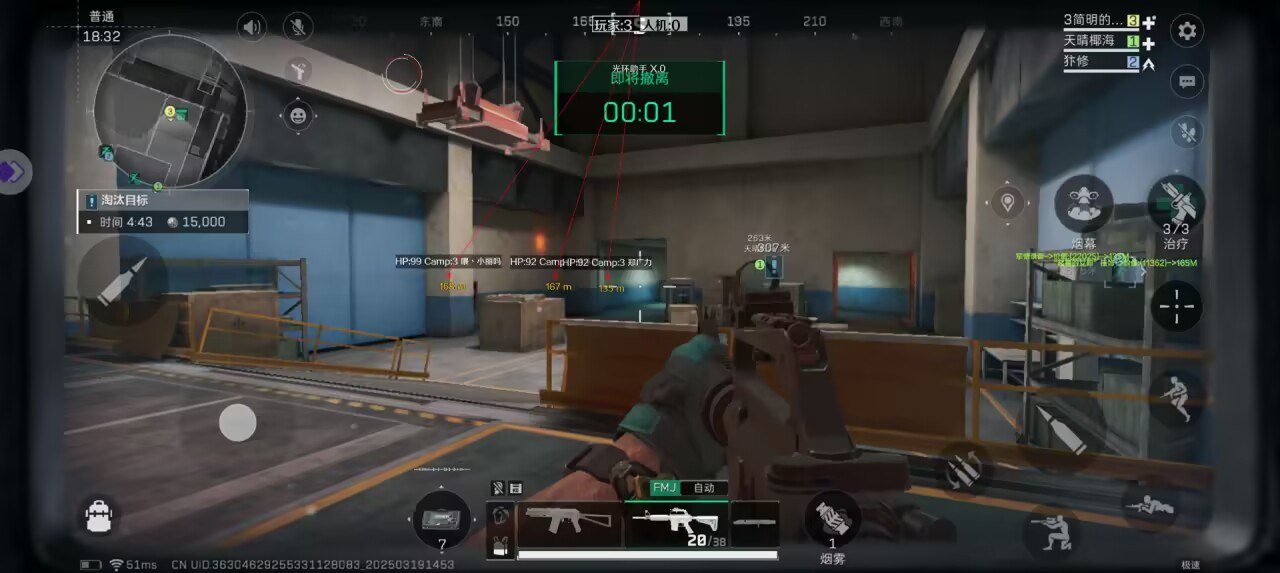1280x573 pixels.
Task: Open the backpack inventory
Action: 98,516
